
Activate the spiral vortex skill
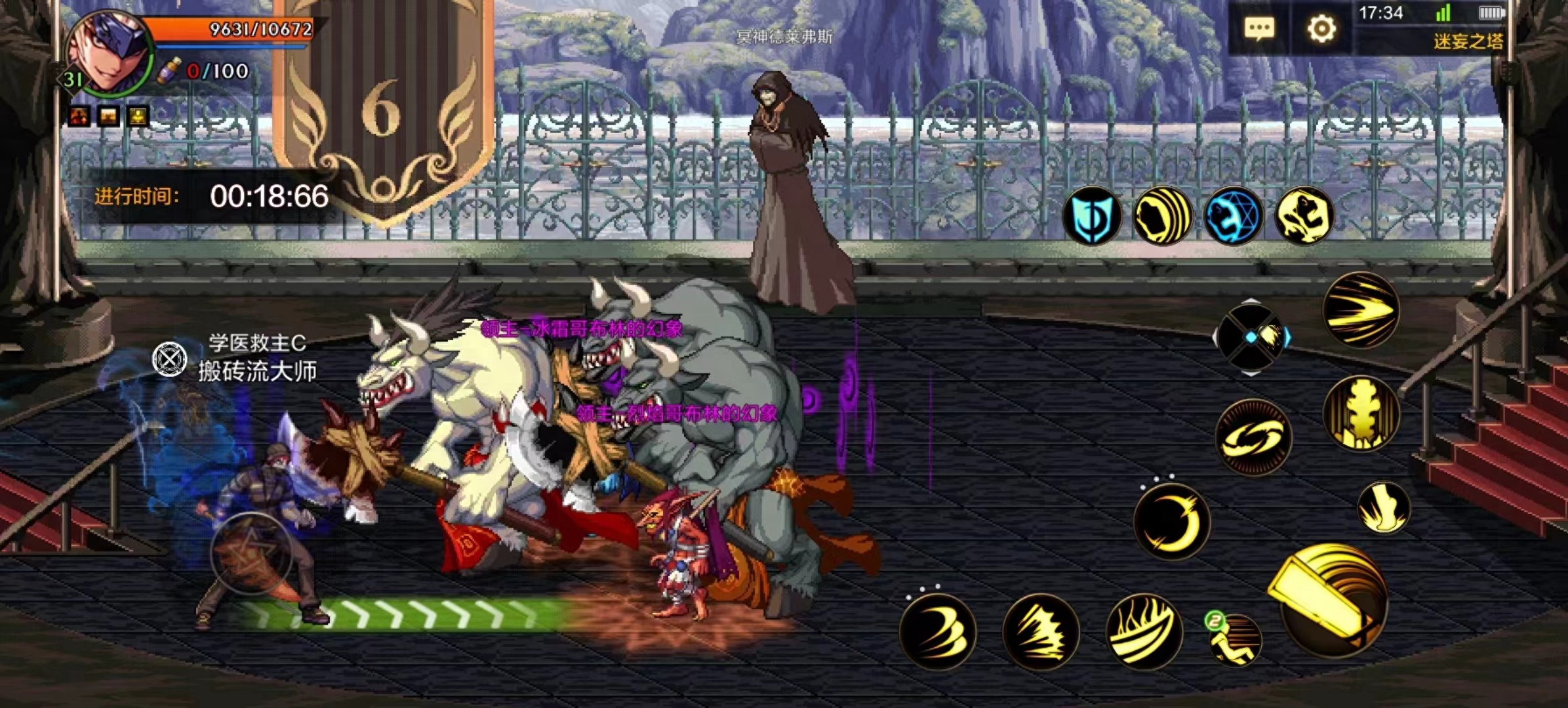1253,437
